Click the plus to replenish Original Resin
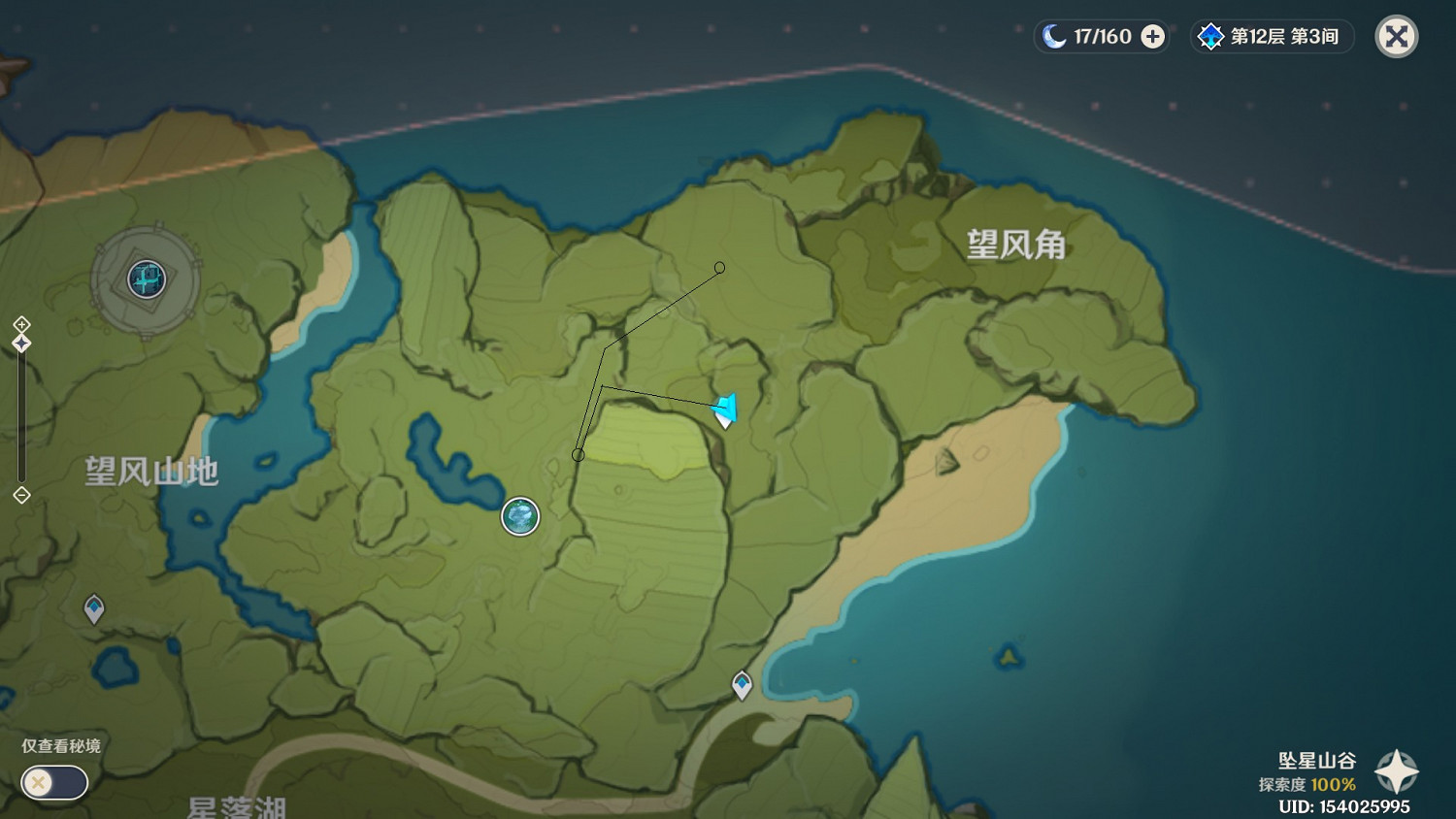This screenshot has height=819, width=1456. [1151, 36]
